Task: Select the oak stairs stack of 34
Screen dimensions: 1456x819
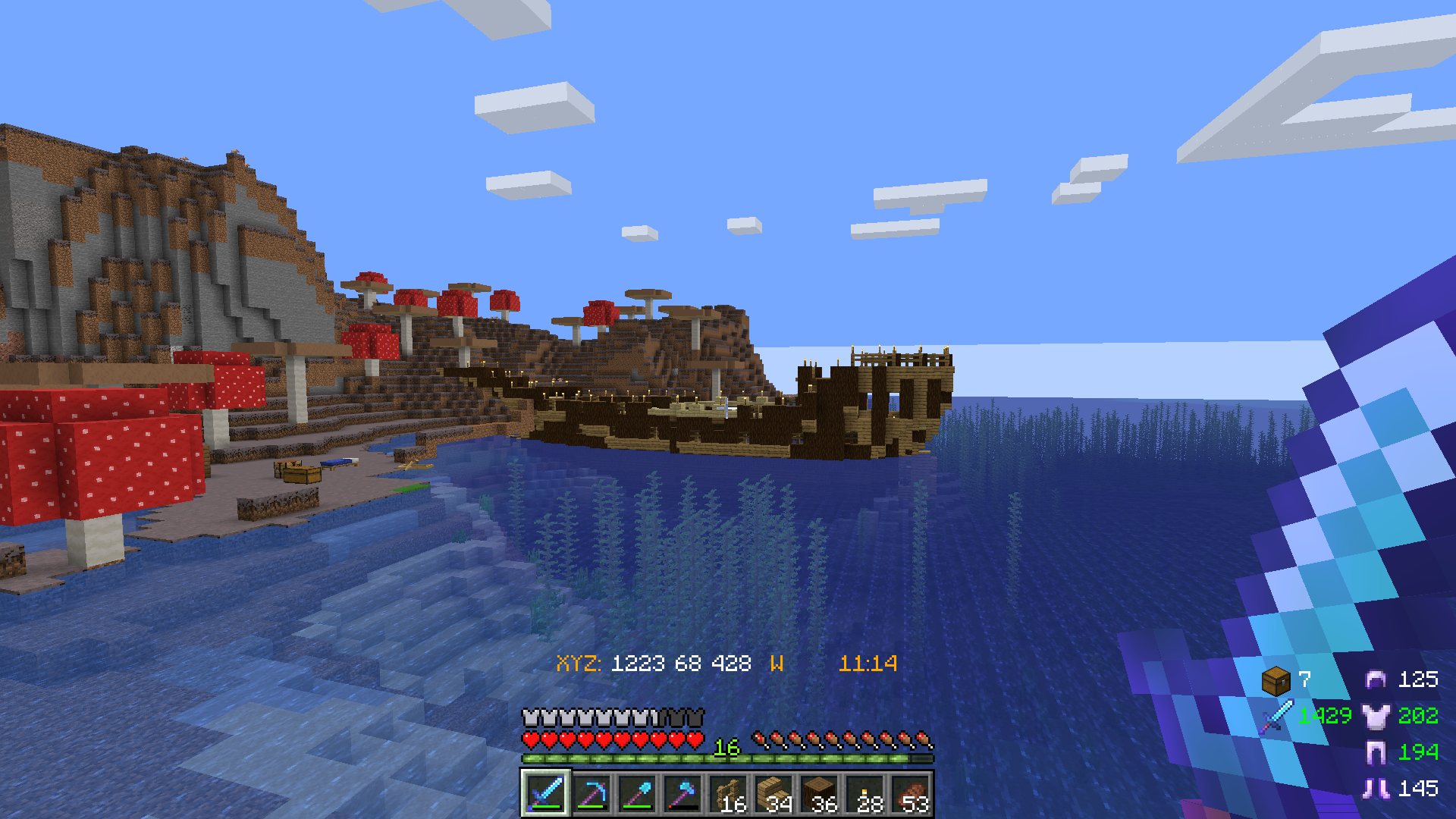Action: (773, 794)
